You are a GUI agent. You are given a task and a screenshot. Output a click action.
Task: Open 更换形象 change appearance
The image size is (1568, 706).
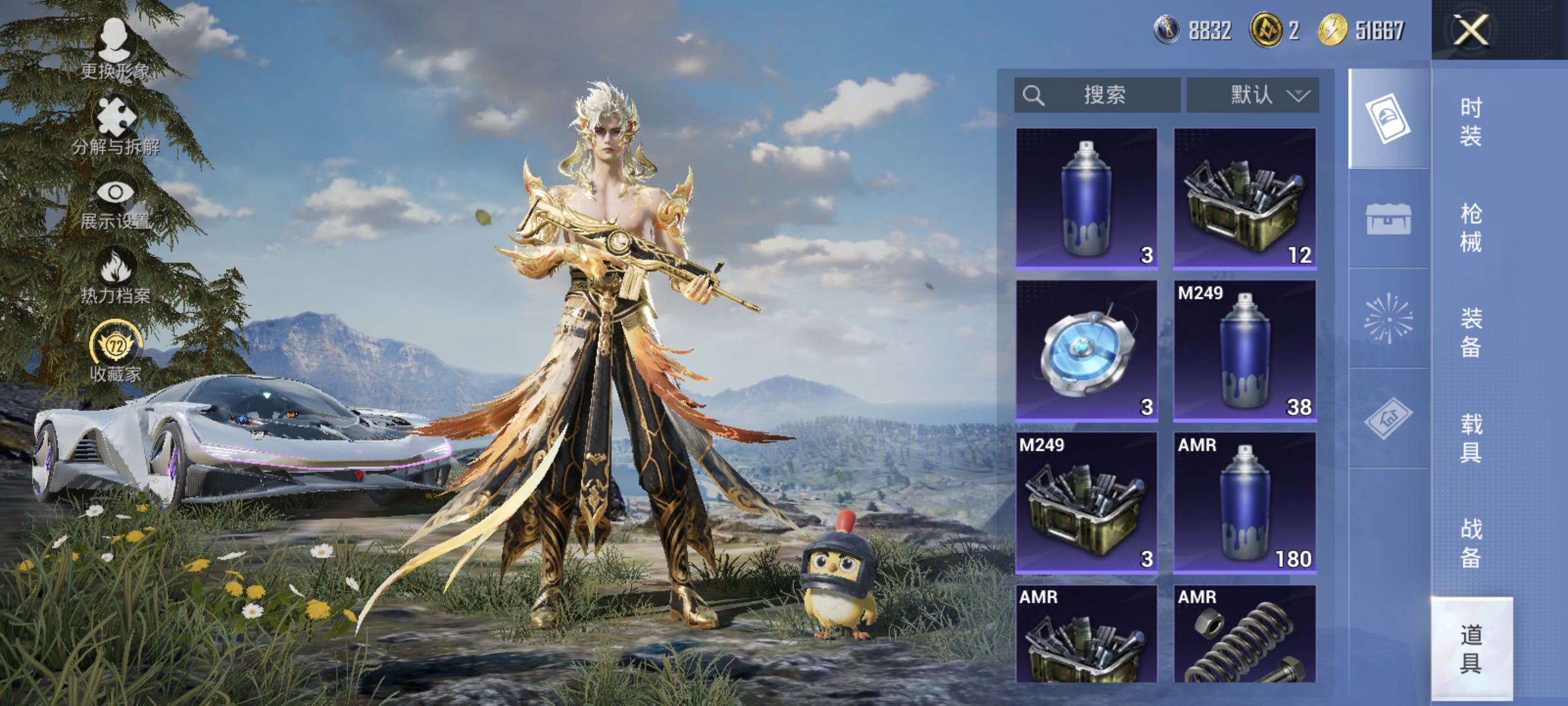point(115,50)
